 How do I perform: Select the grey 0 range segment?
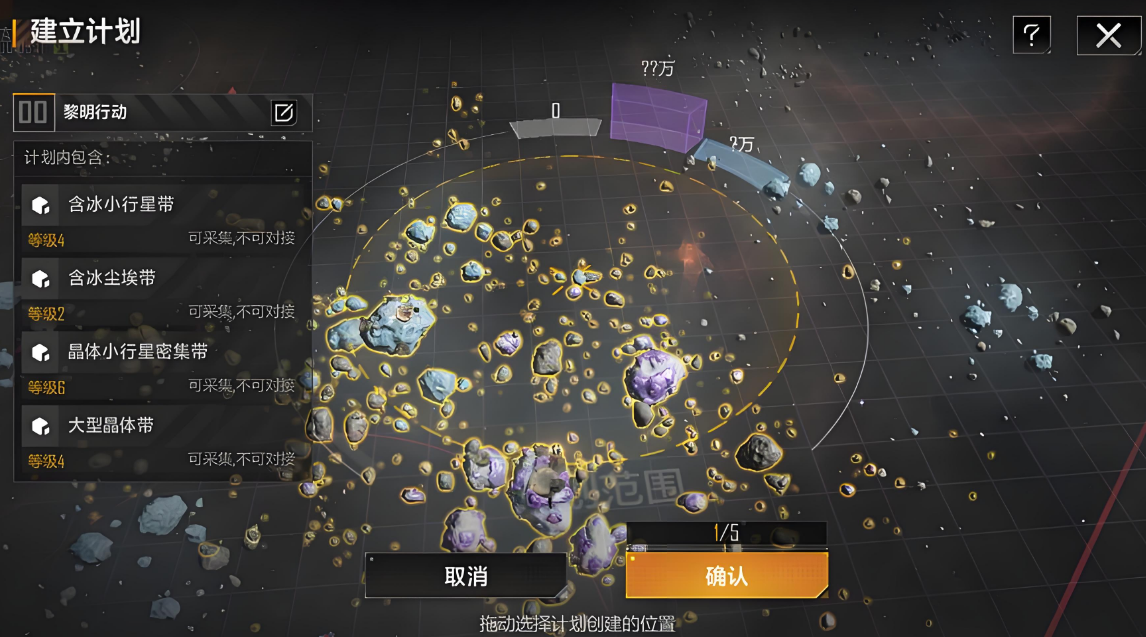555,127
